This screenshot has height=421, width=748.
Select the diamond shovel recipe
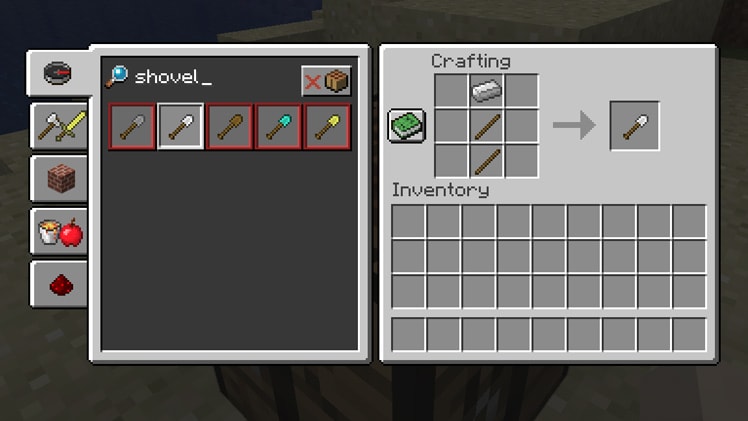point(278,127)
